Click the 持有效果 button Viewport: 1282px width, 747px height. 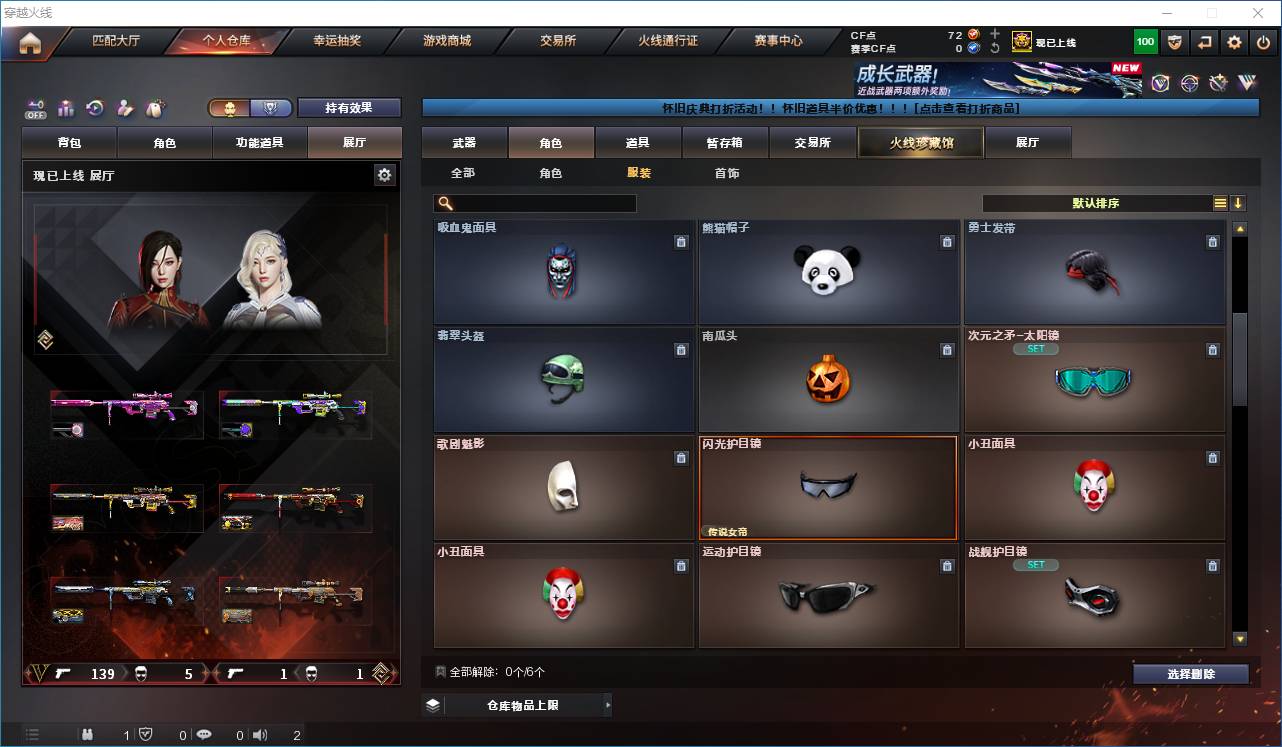(347, 107)
